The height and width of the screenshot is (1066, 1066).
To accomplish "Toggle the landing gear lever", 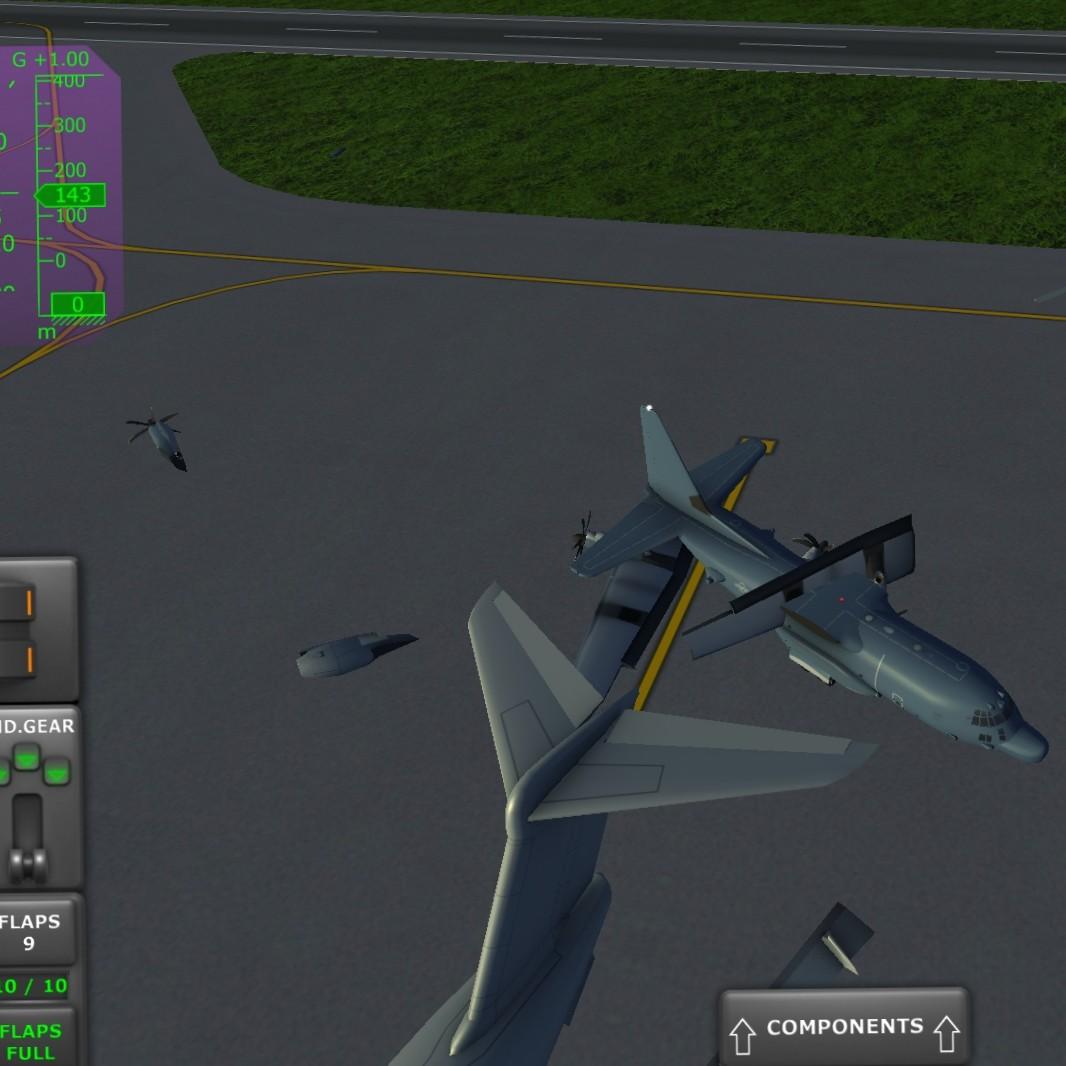I will pos(26,834).
